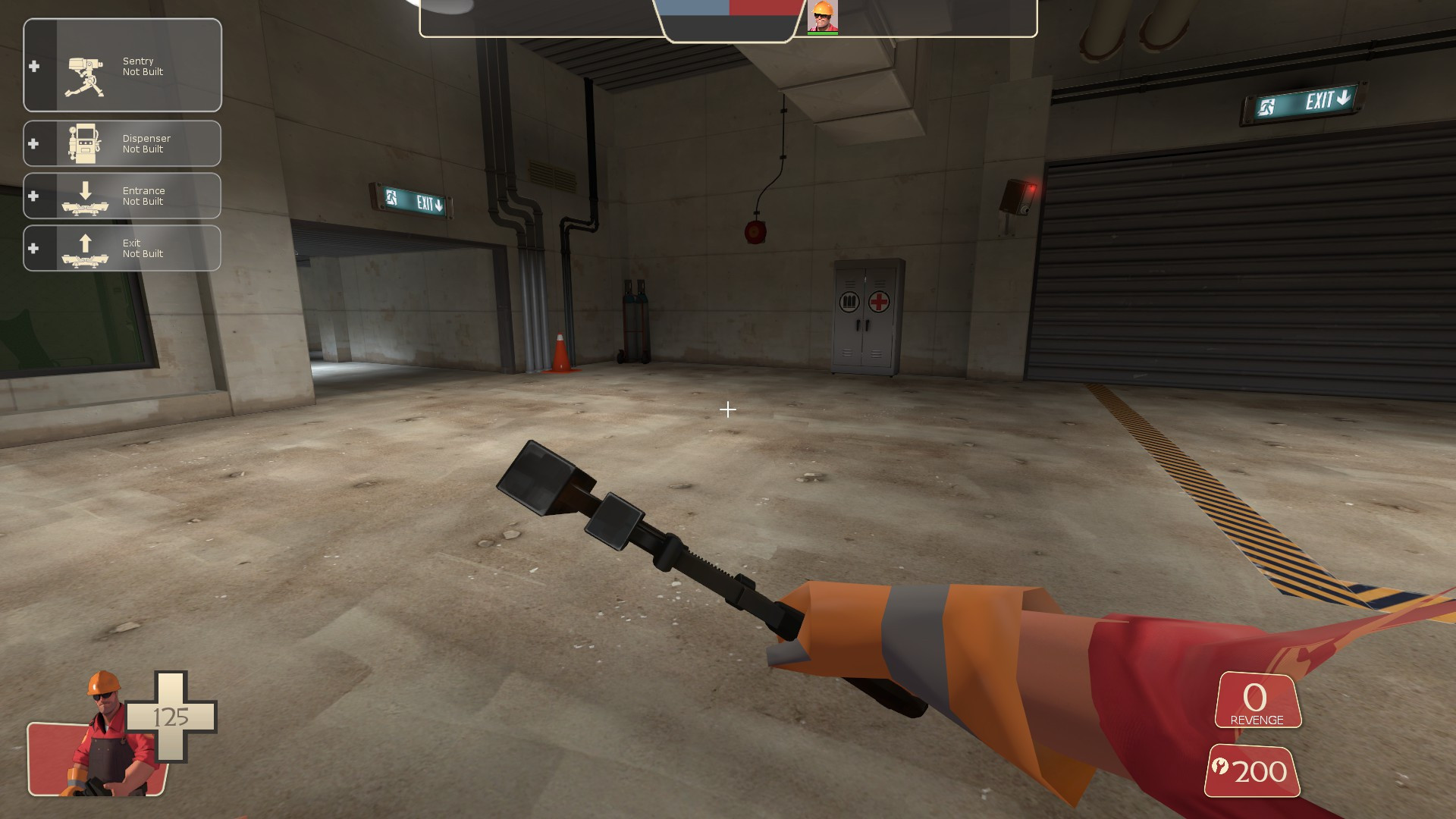Click the plus icon beside Entrance
Viewport: 1456px width, 819px height.
point(33,196)
